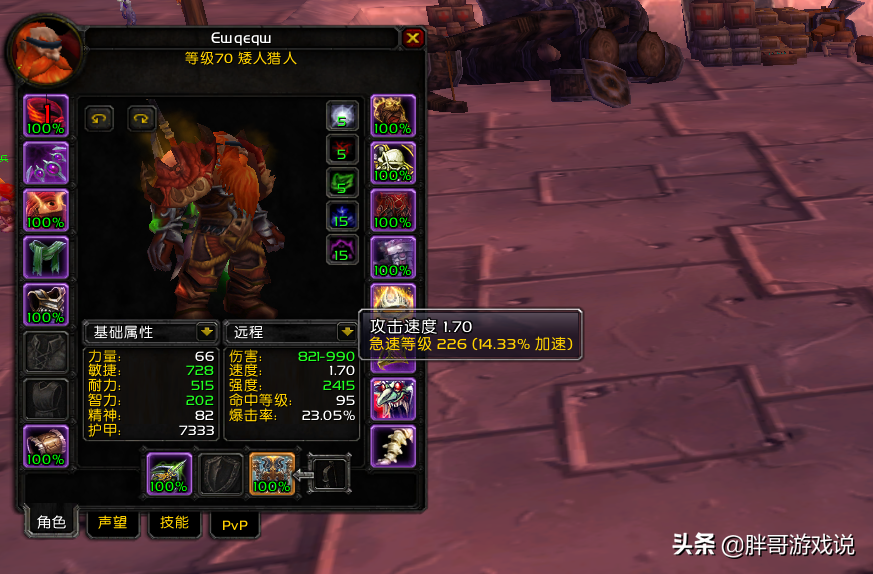Close the character panel
The height and width of the screenshot is (574, 873).
[413, 38]
